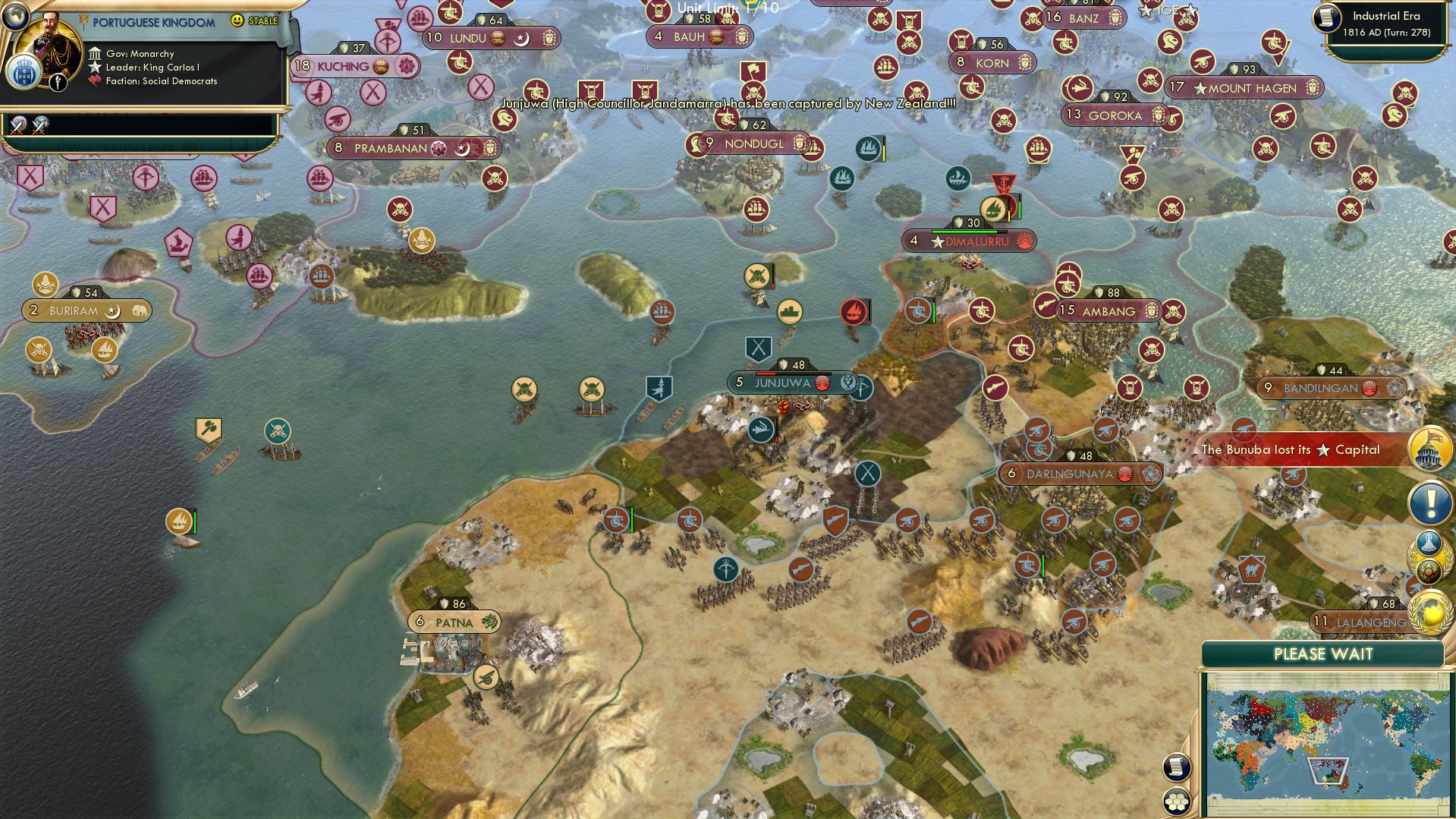Click the Prambanan city banner
1456x819 pixels.
[390, 148]
